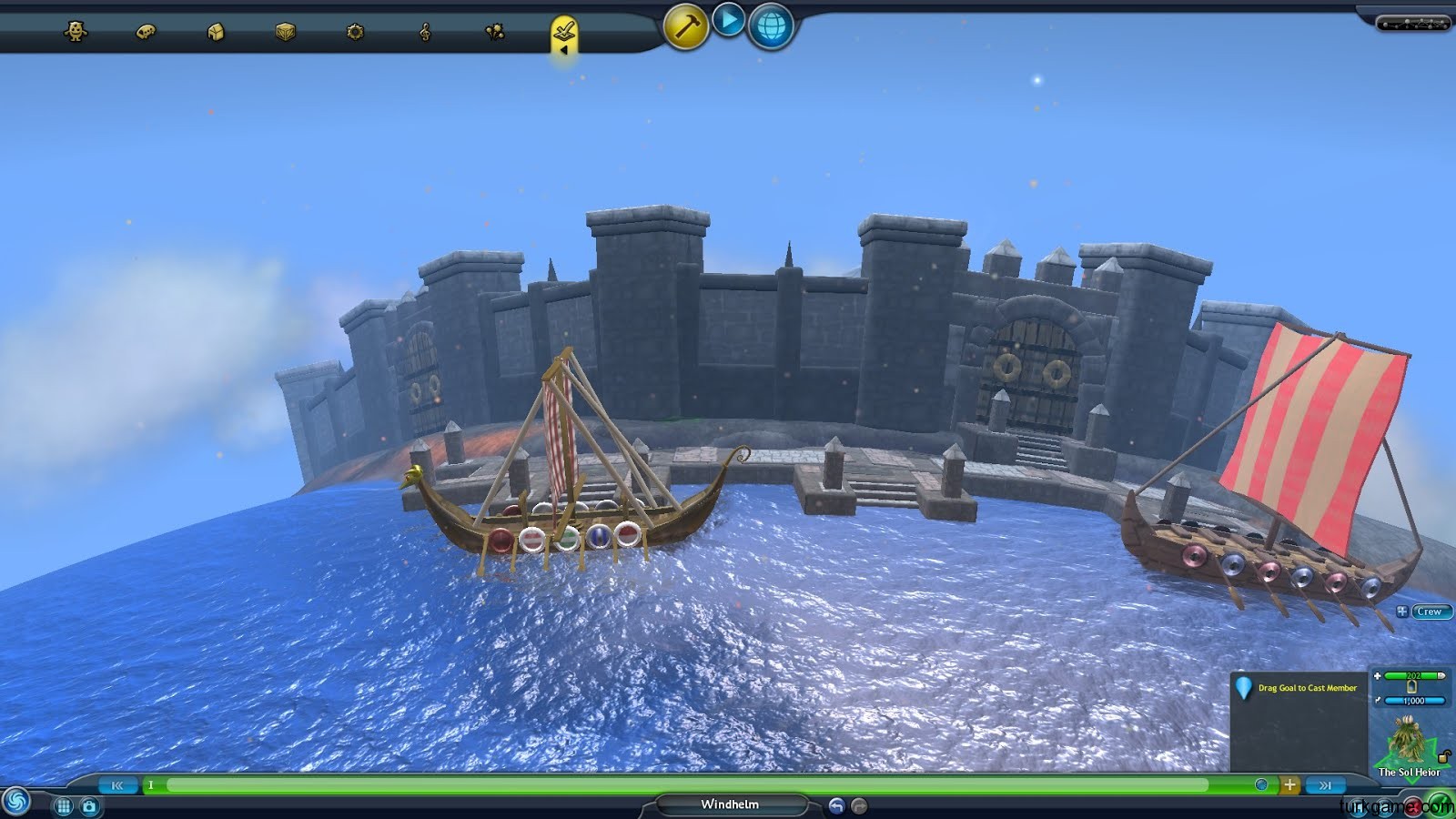Undo the last action
1456x819 pixels.
point(836,805)
